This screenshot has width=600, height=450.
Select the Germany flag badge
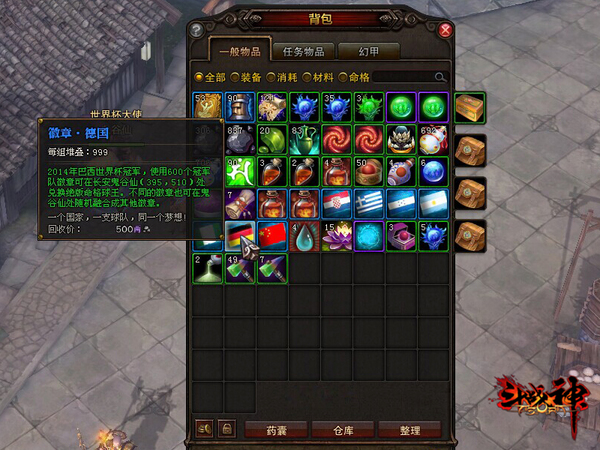coord(240,236)
